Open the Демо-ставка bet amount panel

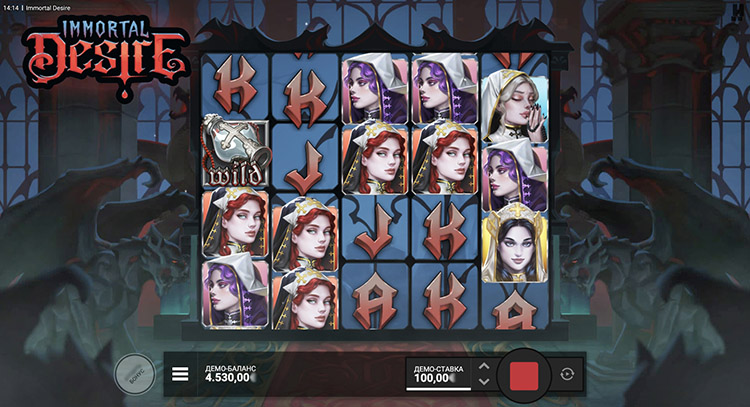(x=438, y=374)
